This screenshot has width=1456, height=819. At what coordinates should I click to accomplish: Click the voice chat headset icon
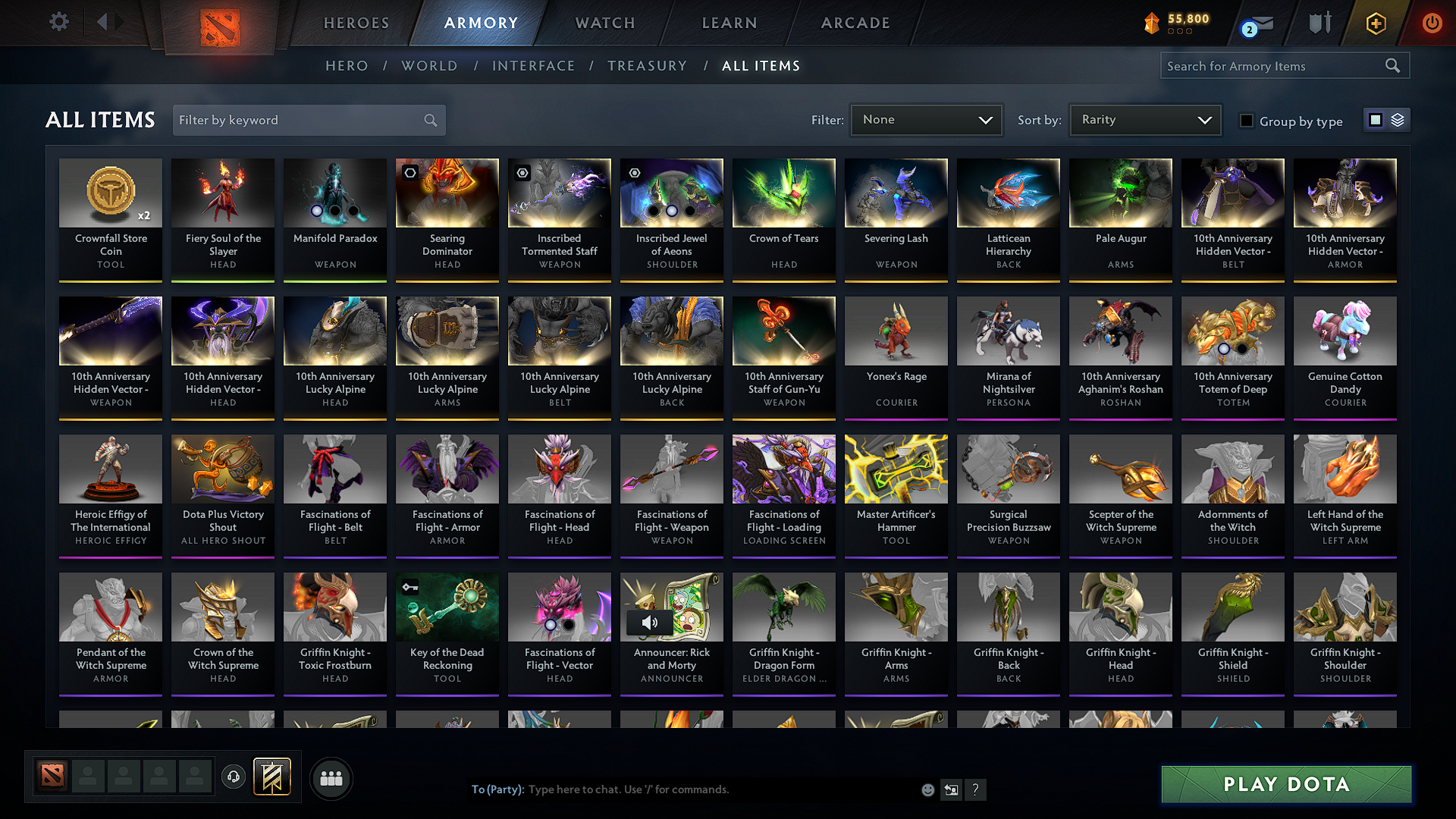[233, 777]
